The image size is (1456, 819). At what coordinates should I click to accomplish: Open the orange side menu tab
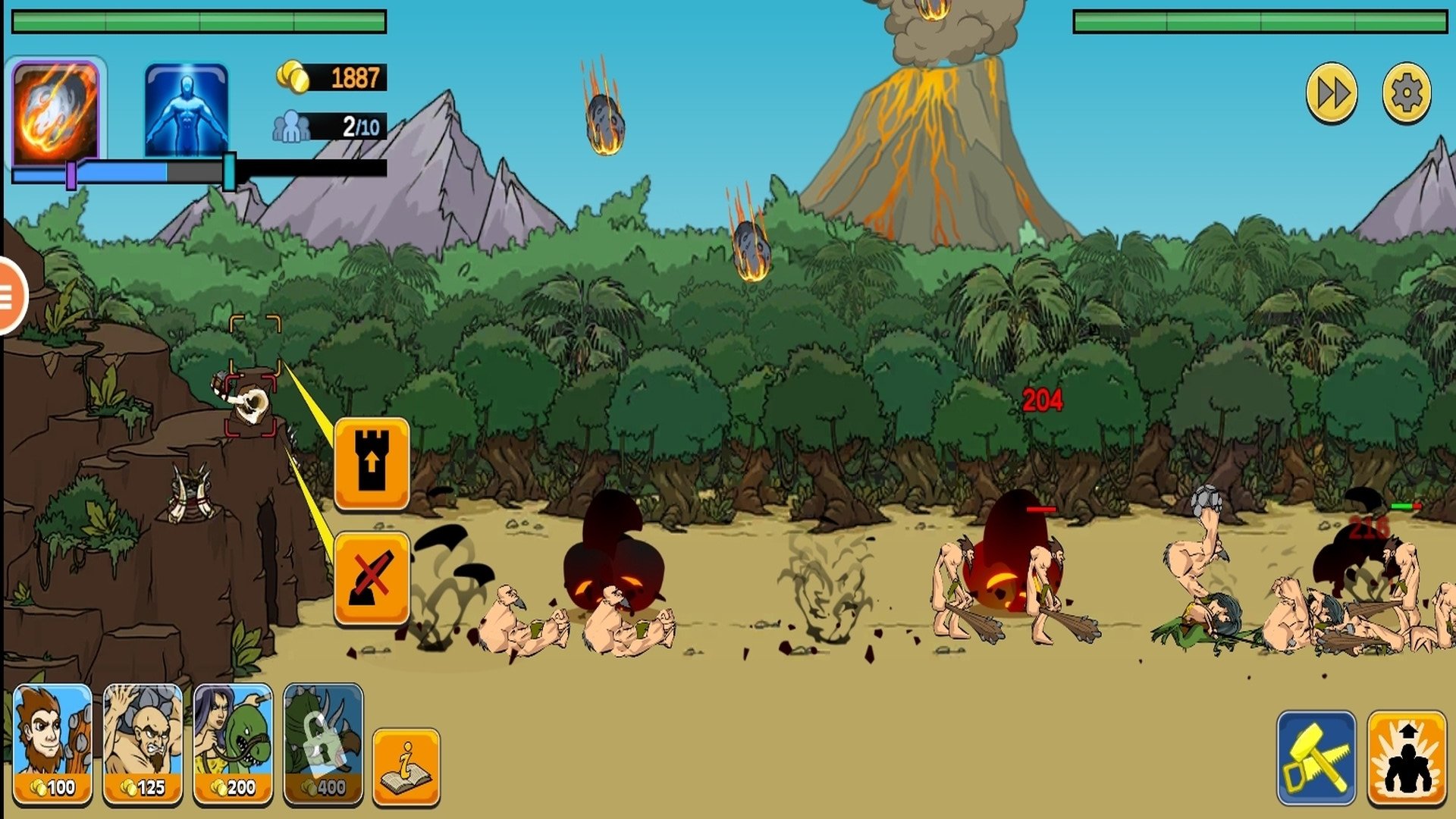[x=11, y=296]
